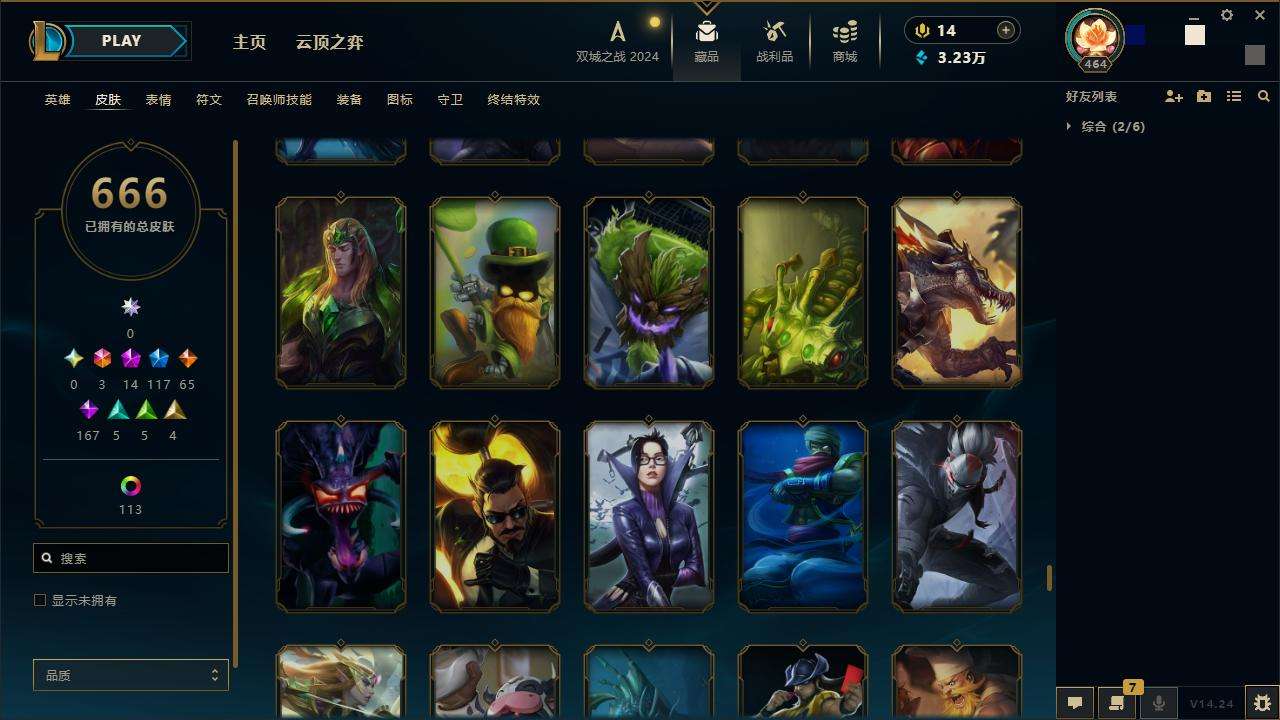The width and height of the screenshot is (1280, 720).
Task: Click the plus button beside the currency
Action: coord(1005,30)
